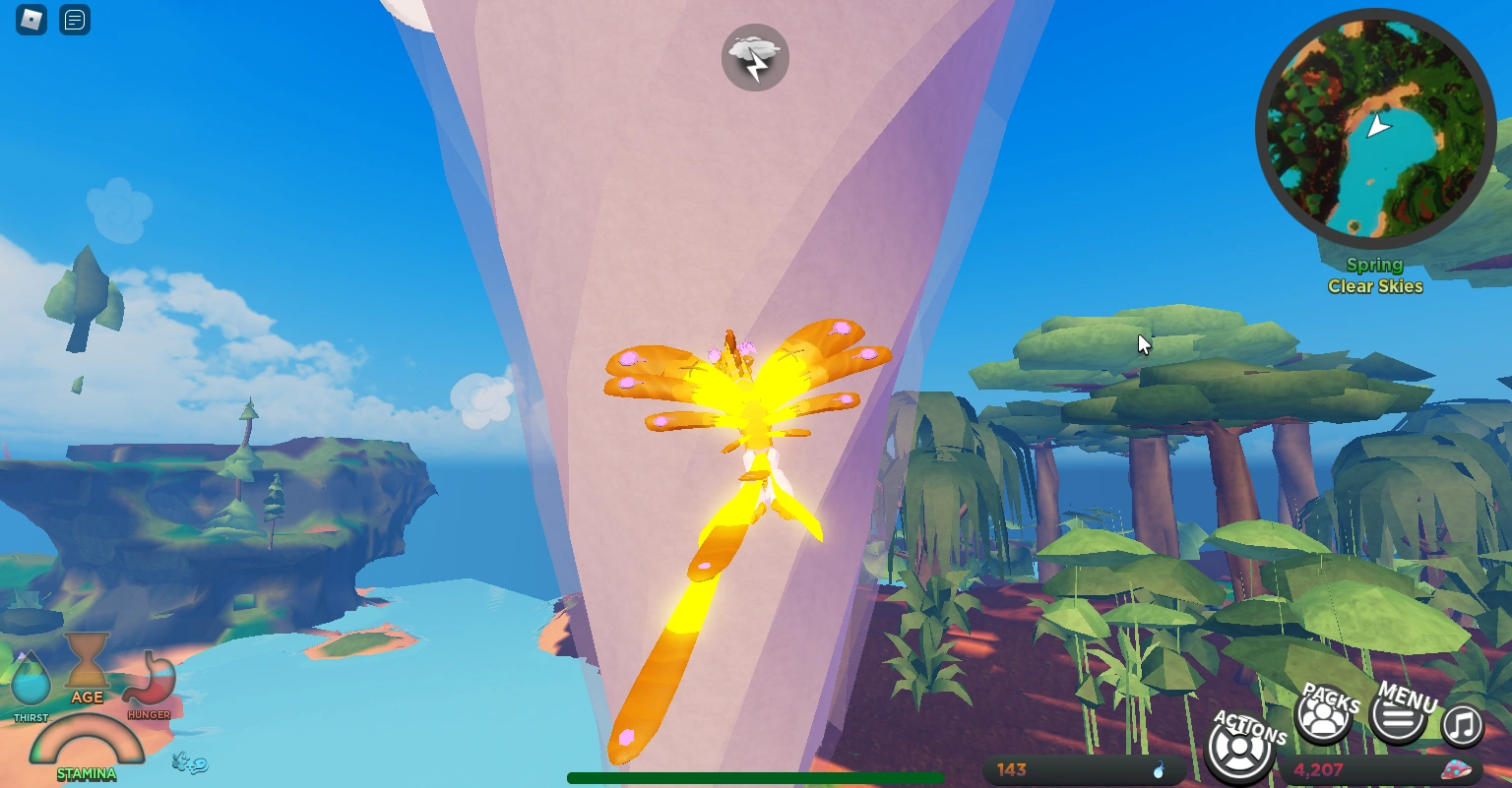Toggle the chat window open
Viewport: 1512px width, 788px height.
(74, 21)
